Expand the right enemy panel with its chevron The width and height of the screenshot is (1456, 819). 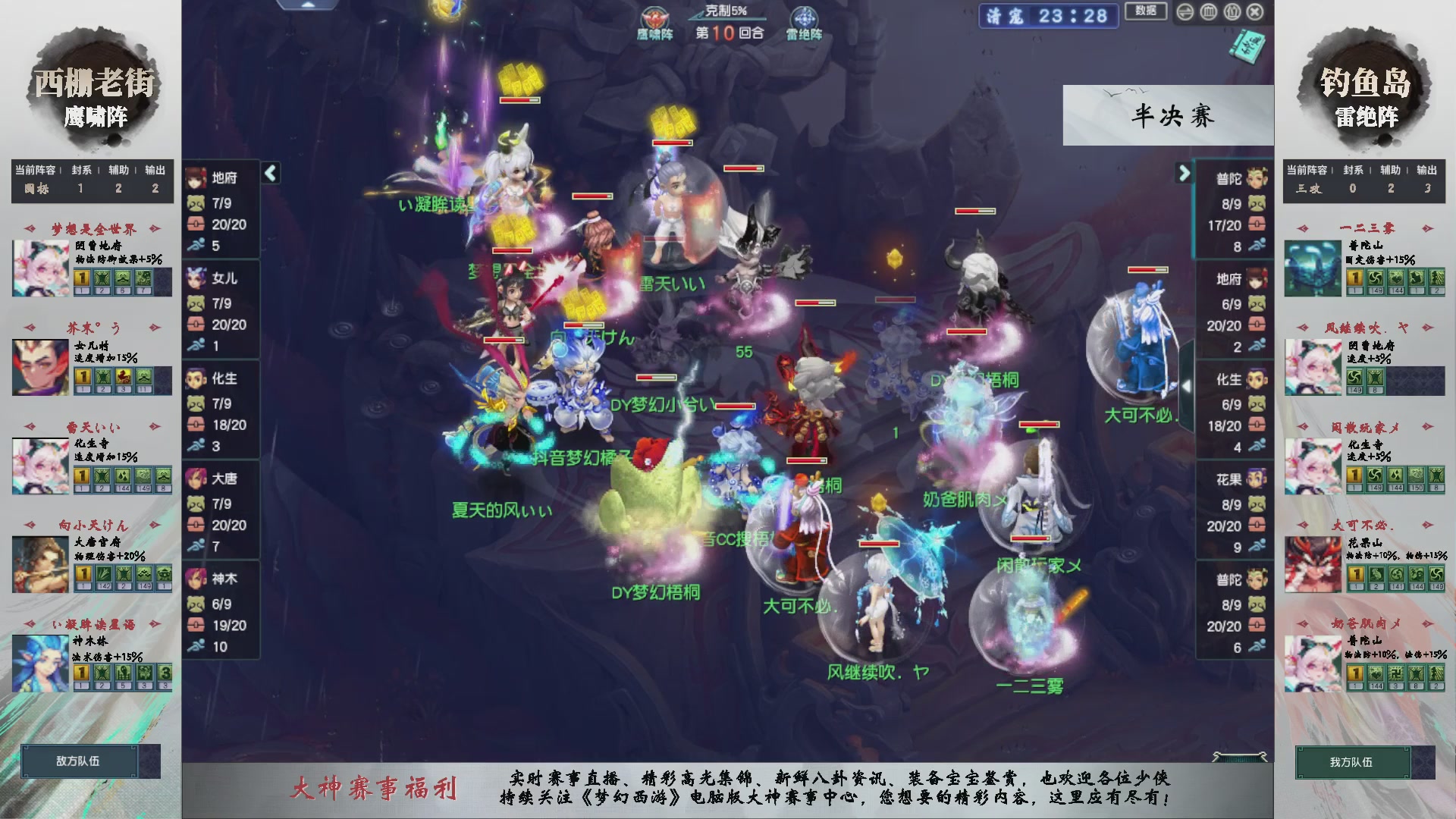click(1185, 172)
